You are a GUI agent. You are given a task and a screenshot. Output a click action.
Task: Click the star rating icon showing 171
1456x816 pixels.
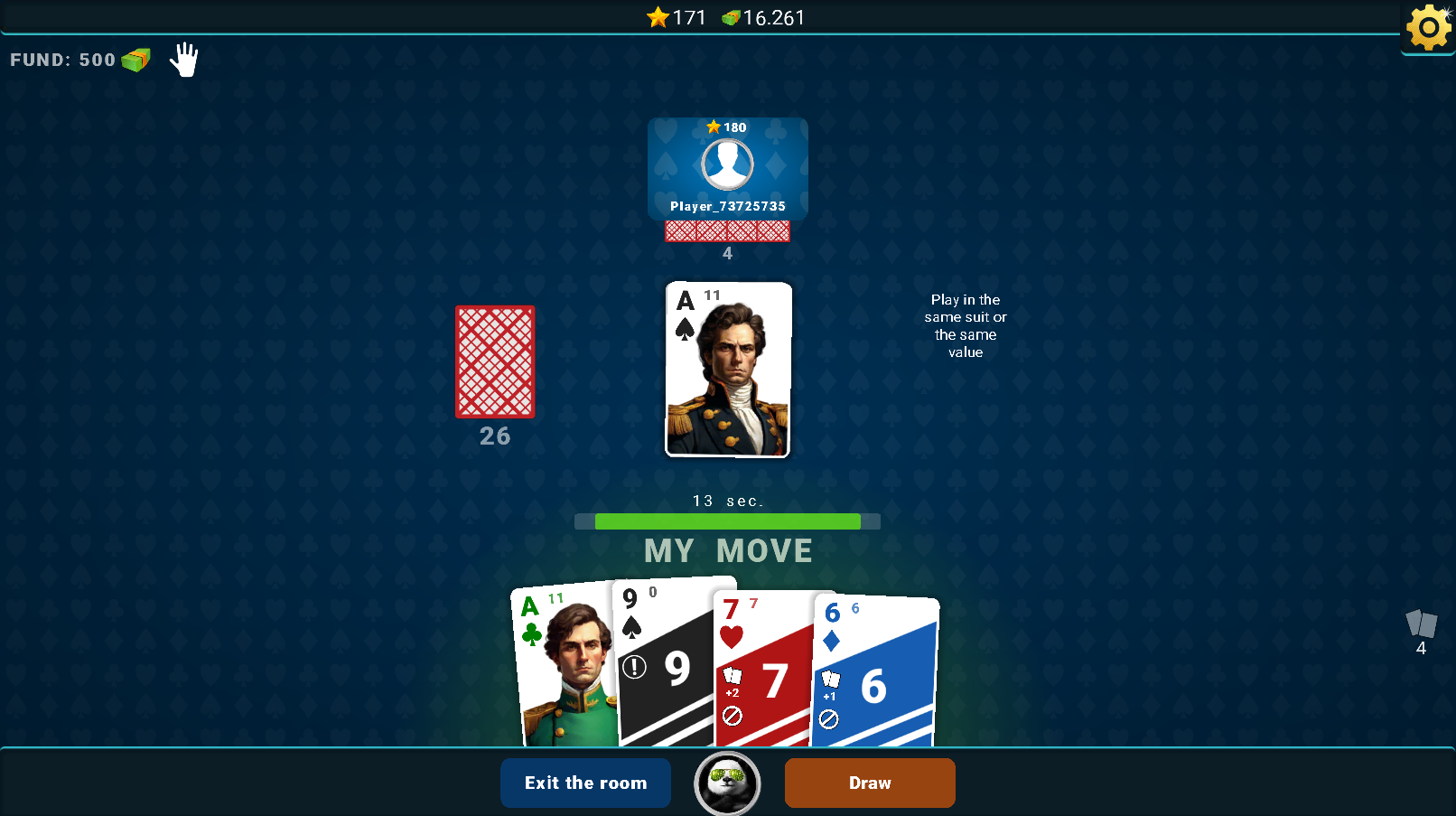658,17
